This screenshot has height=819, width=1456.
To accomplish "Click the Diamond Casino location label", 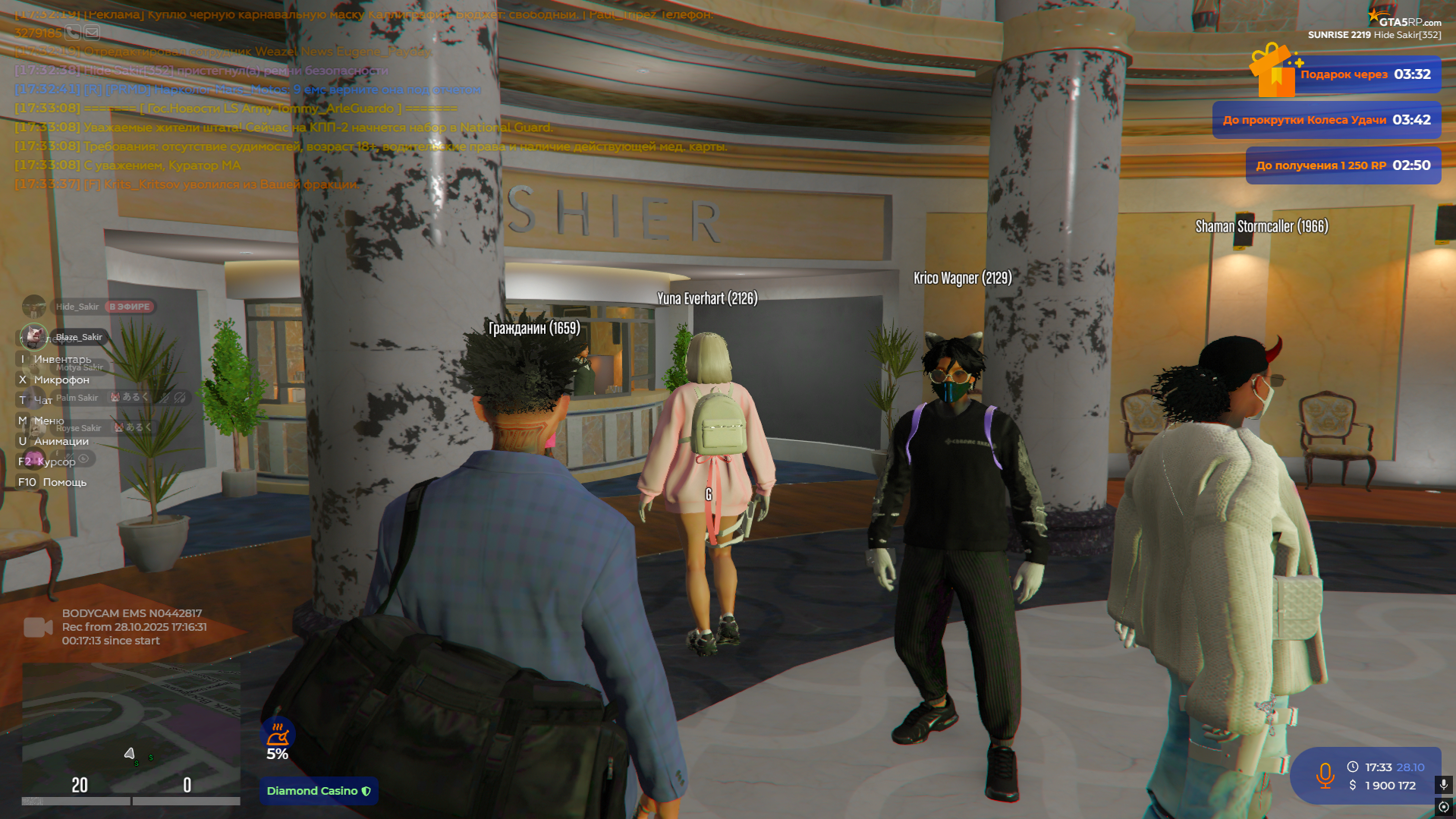I will 319,791.
